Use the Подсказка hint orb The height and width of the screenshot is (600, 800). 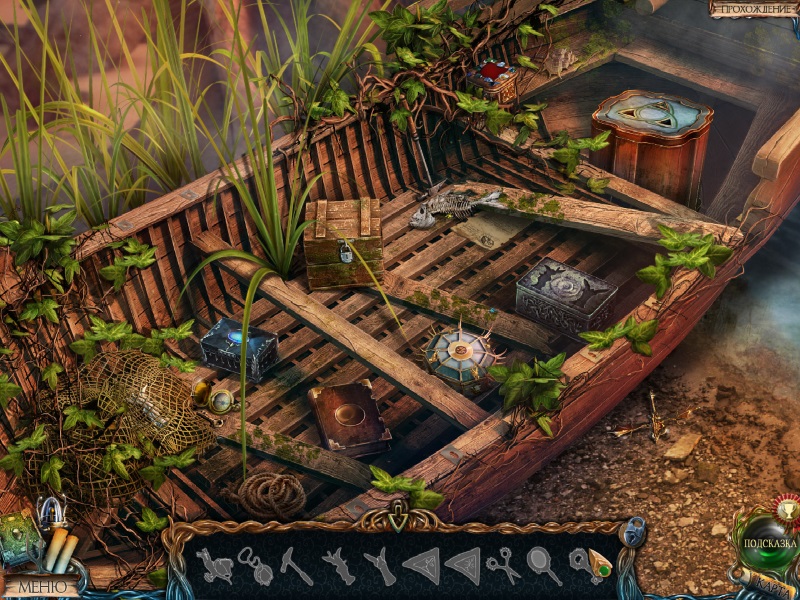point(768,543)
